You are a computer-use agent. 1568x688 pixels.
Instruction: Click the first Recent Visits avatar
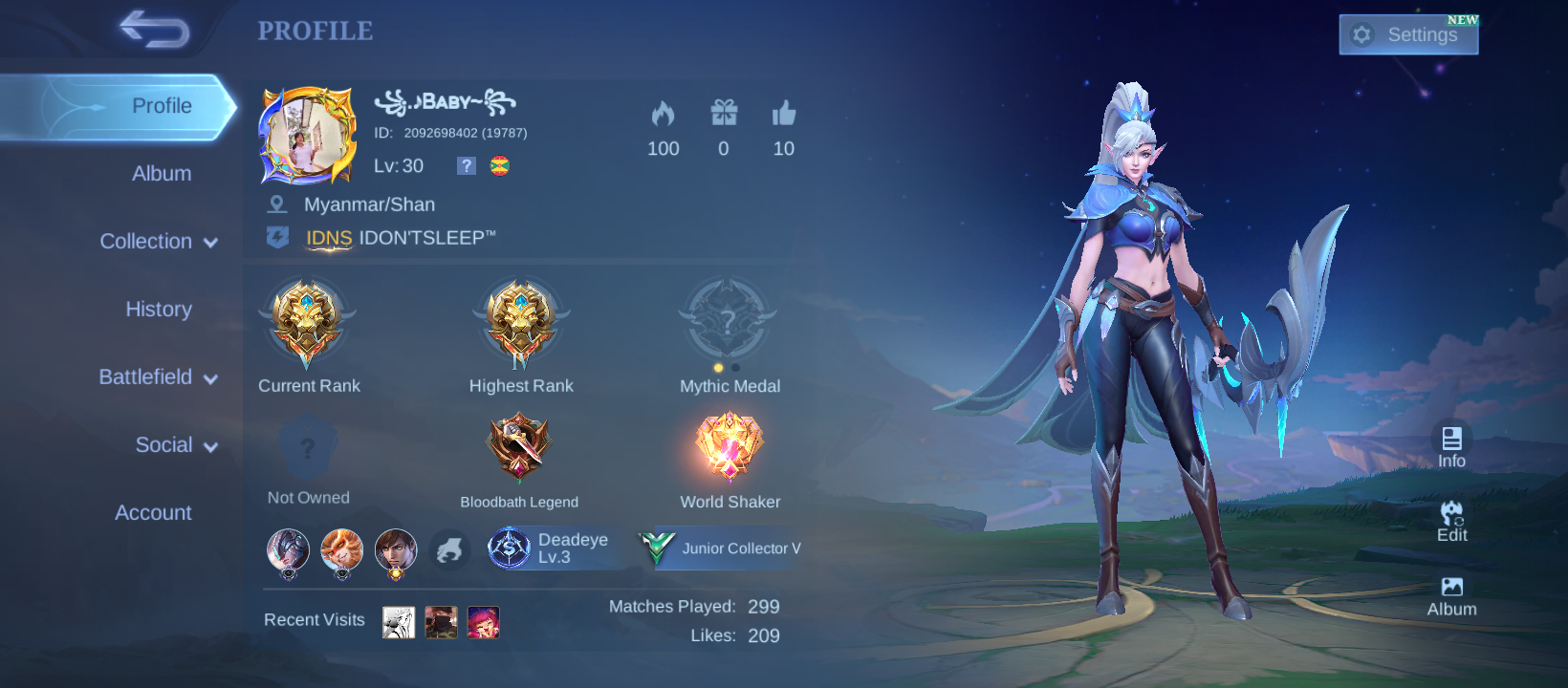pos(398,620)
